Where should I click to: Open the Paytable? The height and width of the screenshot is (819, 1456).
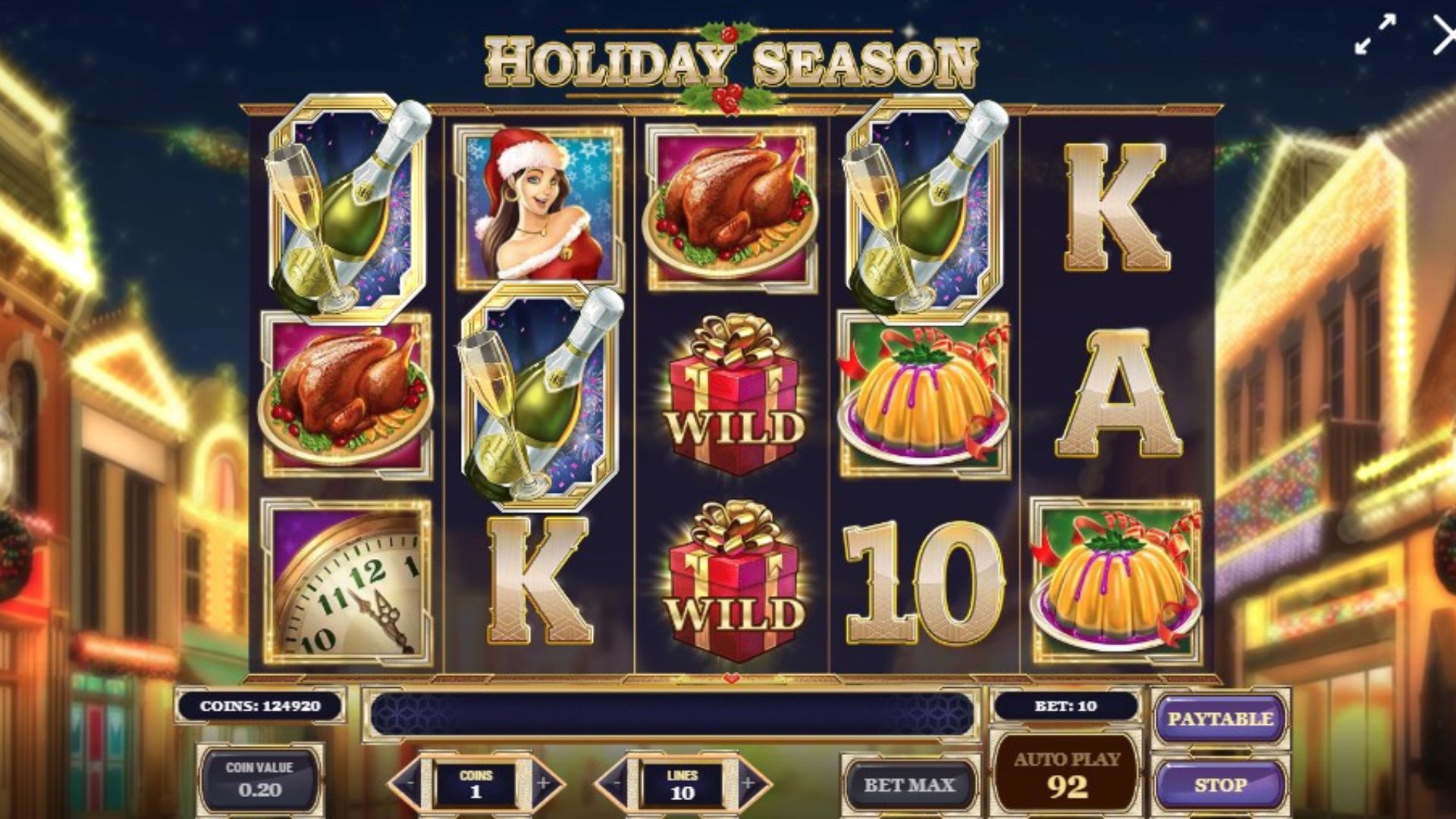1219,719
